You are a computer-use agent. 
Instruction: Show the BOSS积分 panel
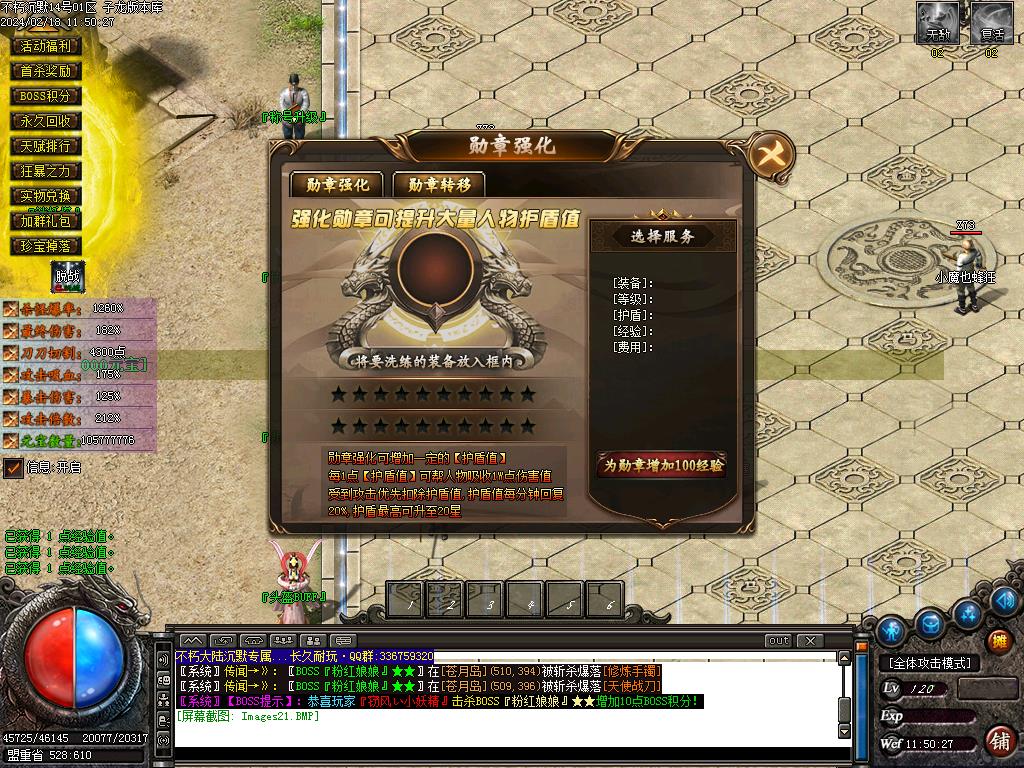(x=46, y=96)
